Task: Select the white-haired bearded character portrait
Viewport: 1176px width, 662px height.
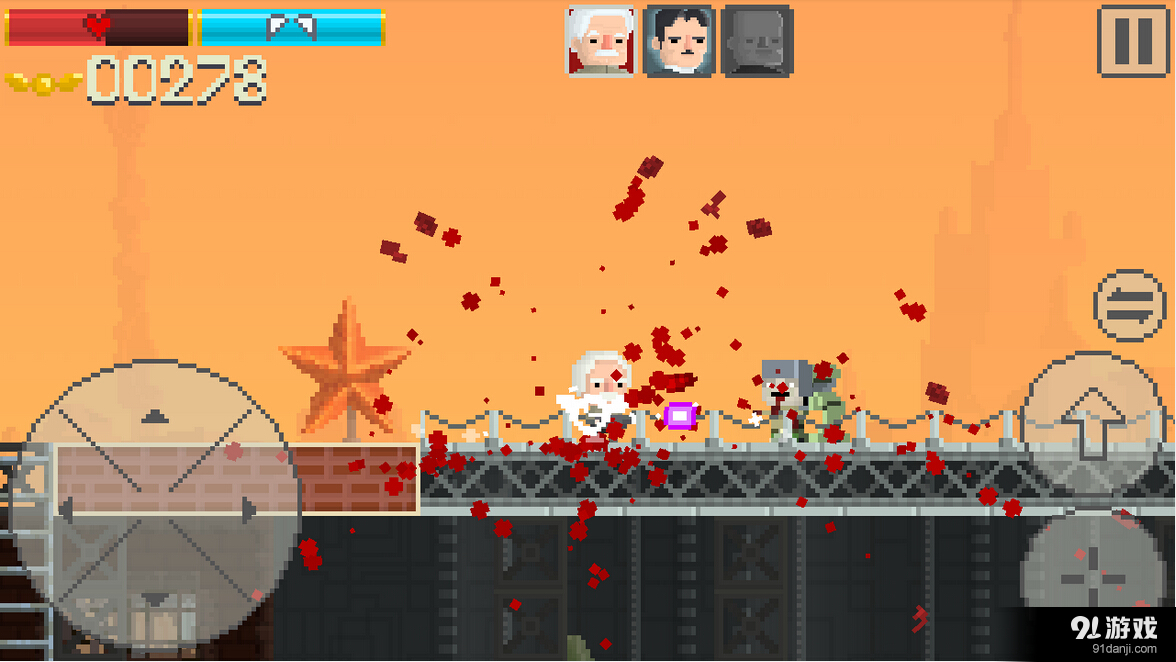Action: [x=600, y=41]
